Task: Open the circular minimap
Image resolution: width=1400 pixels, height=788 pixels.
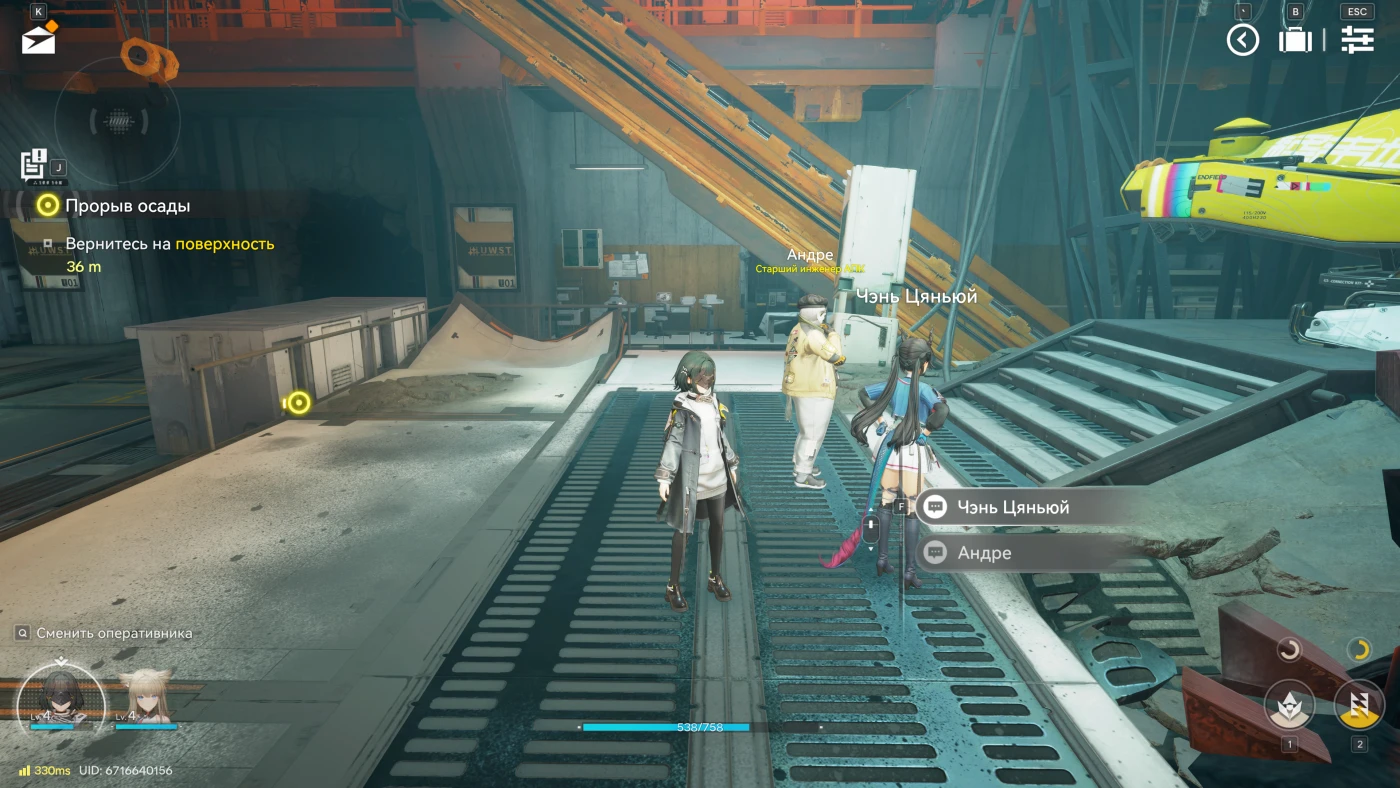Action: [x=118, y=121]
